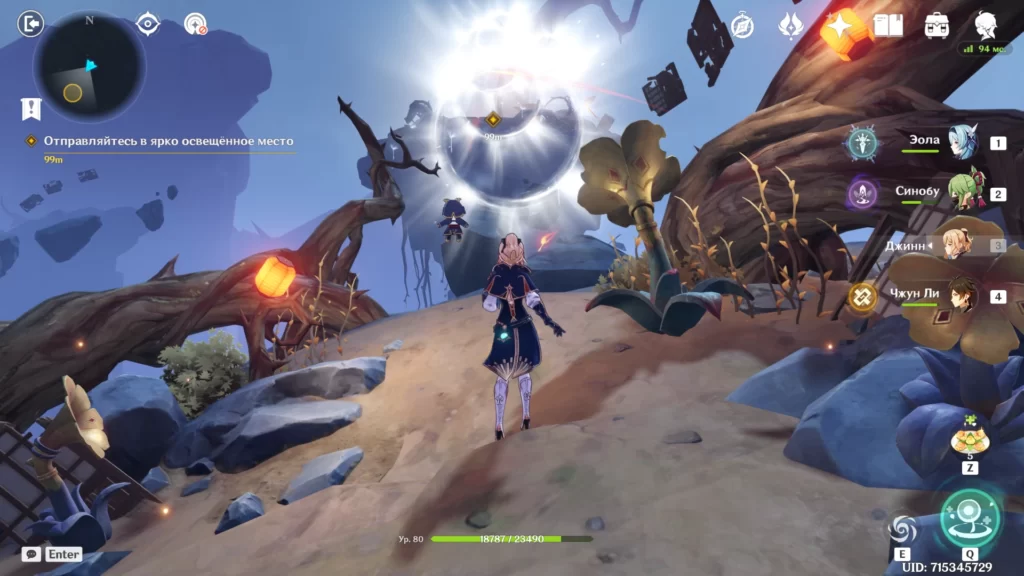
Task: Click the co-op icon with red restriction mark
Action: [195, 24]
